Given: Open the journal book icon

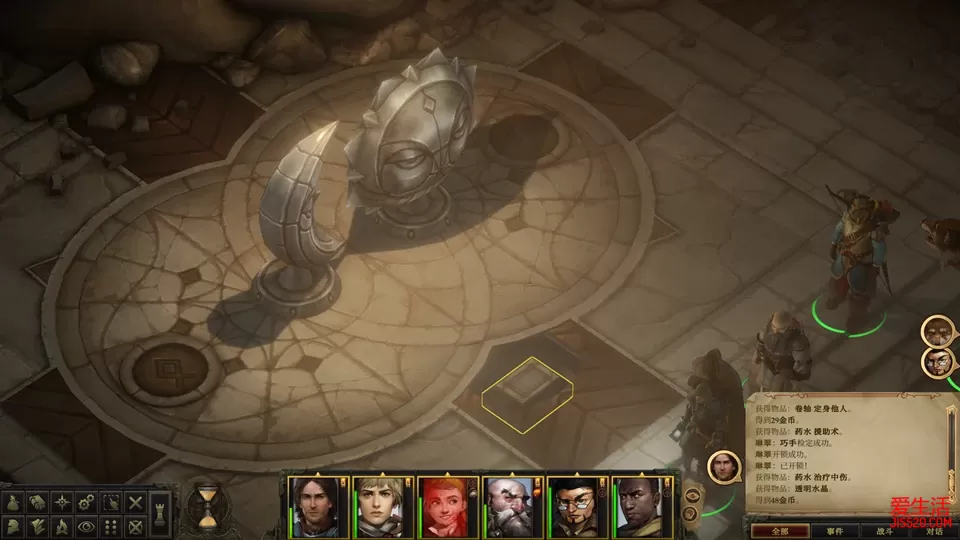Looking at the screenshot, I should tap(37, 502).
